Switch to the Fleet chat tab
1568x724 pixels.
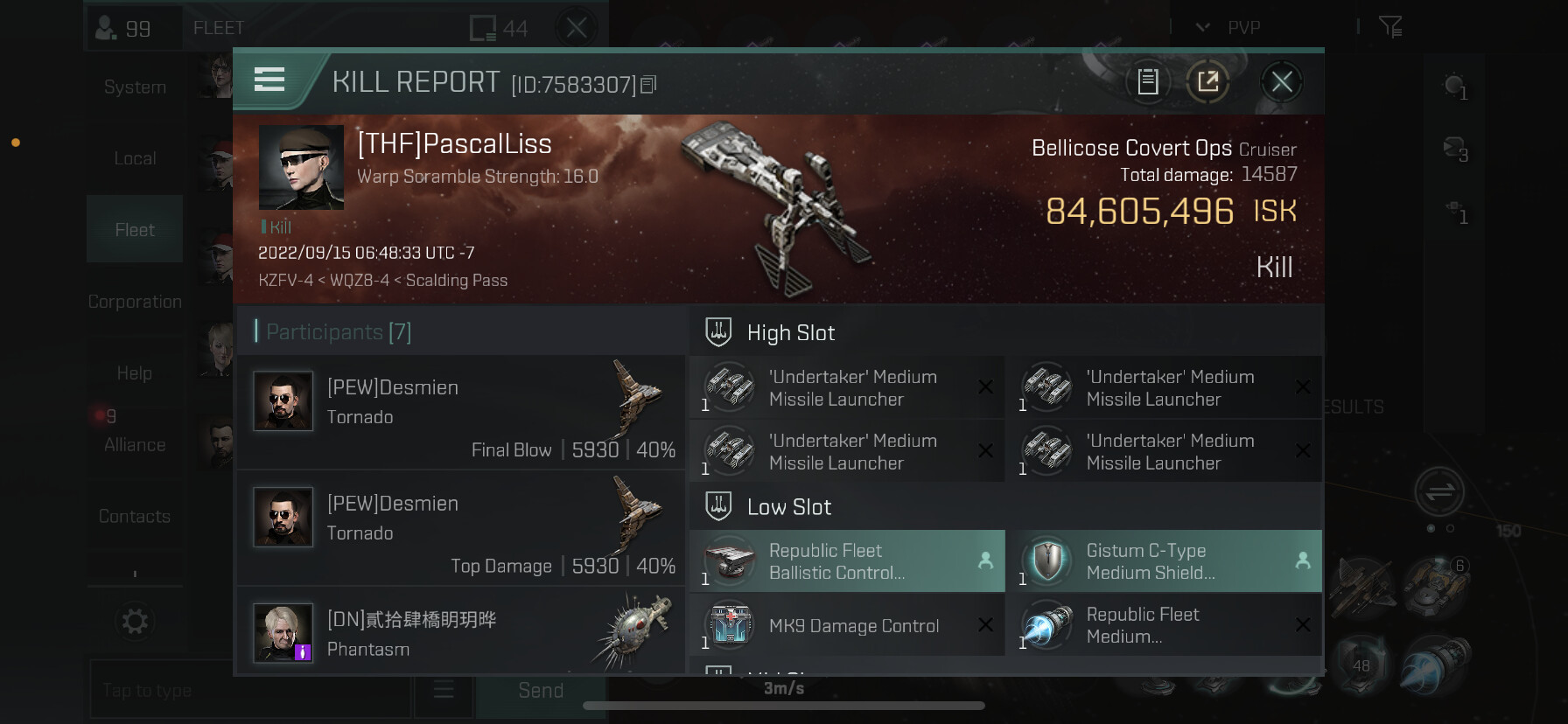coord(135,230)
